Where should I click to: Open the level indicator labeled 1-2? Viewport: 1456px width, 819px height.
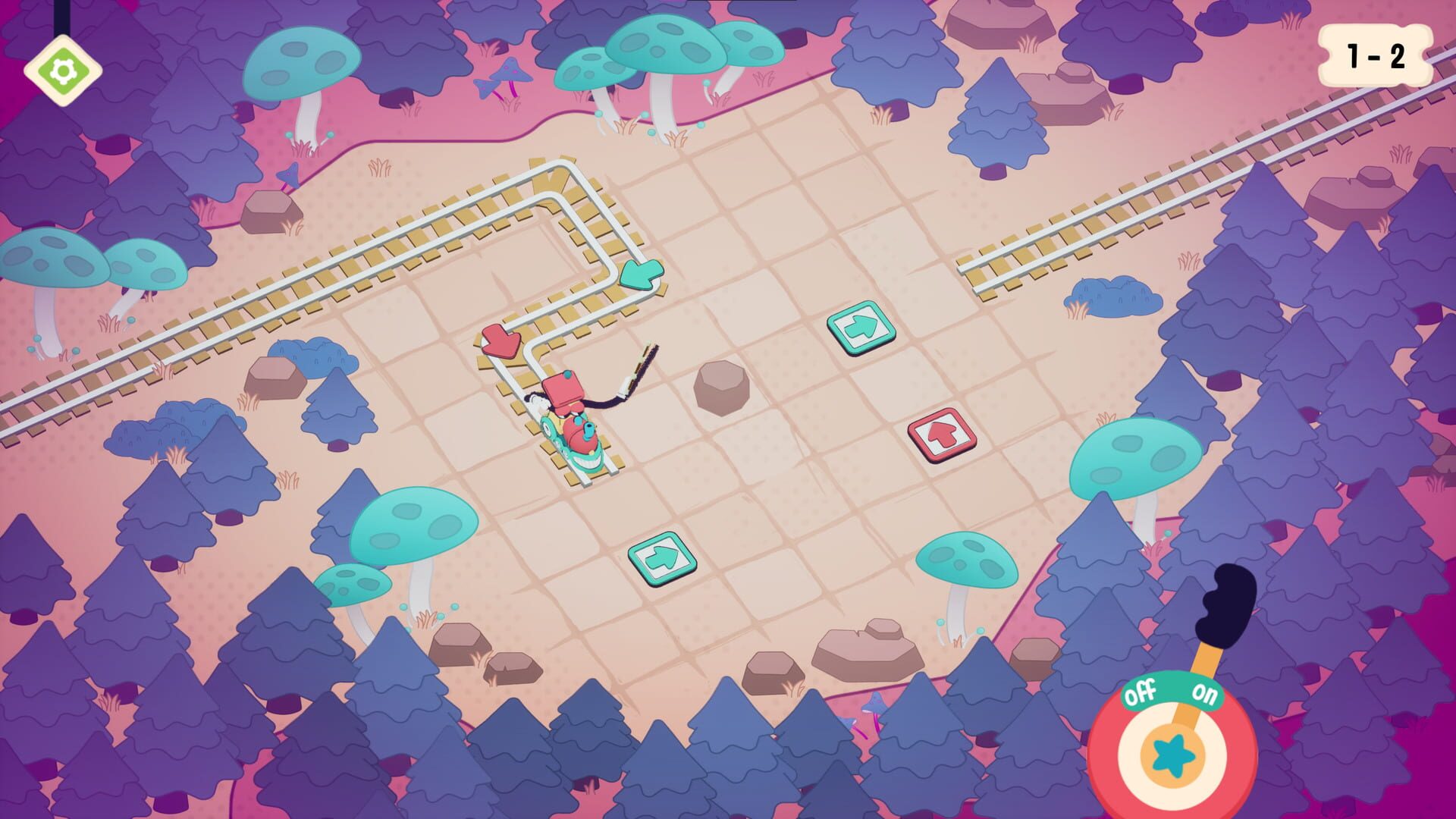tap(1374, 53)
